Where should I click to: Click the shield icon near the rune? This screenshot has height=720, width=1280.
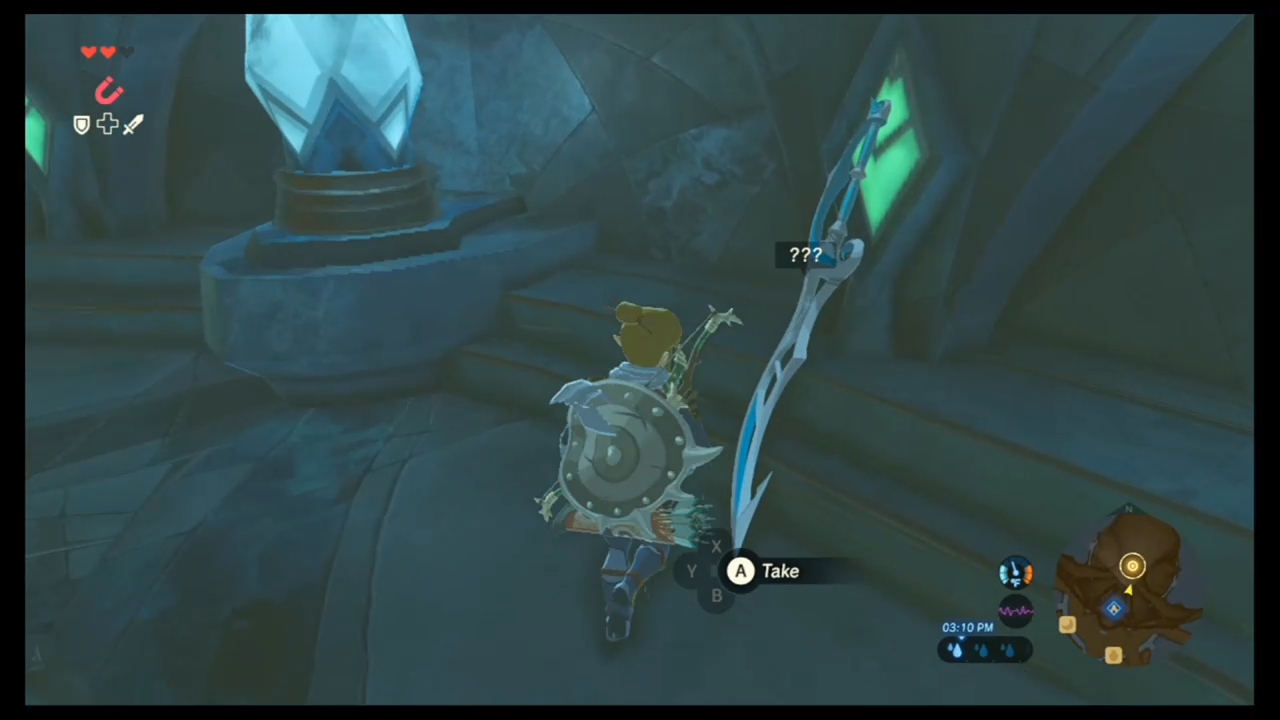(x=82, y=124)
